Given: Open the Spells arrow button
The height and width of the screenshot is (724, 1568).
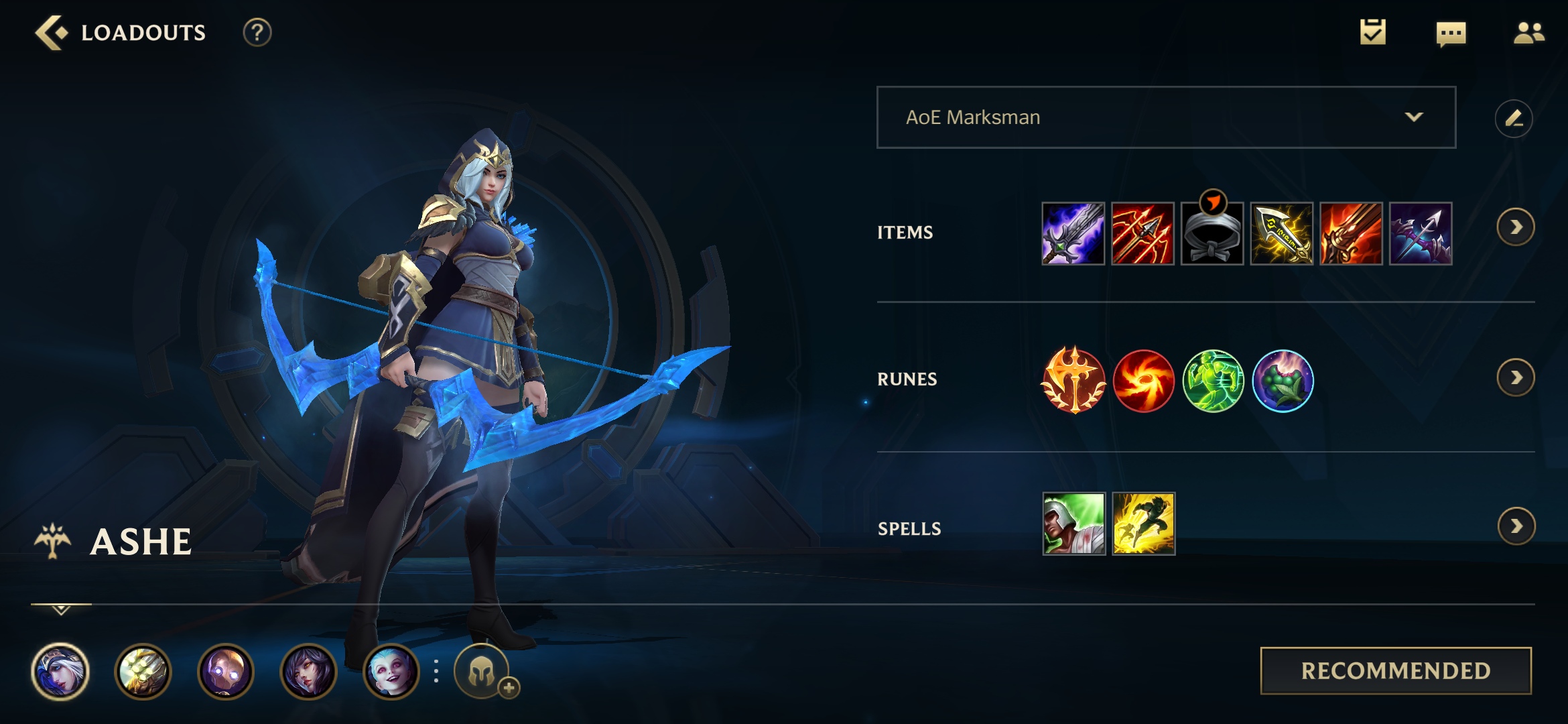Looking at the screenshot, I should (1516, 526).
